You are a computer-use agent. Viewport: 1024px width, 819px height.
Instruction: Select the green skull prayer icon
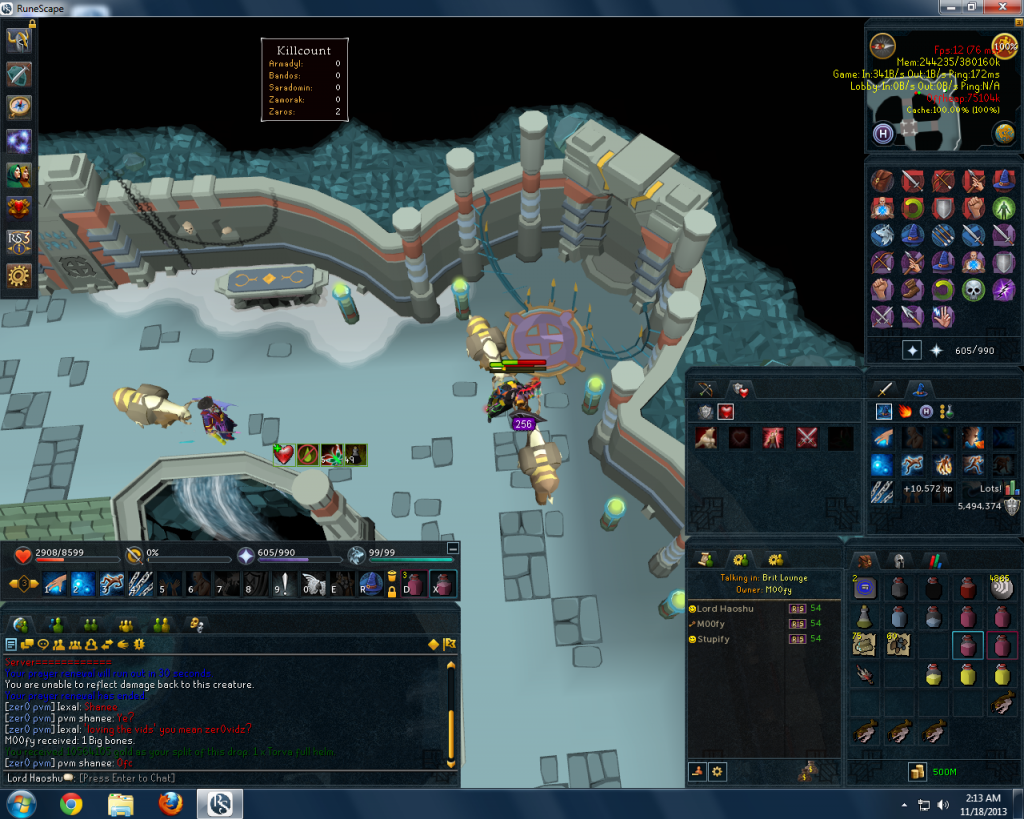pos(974,290)
